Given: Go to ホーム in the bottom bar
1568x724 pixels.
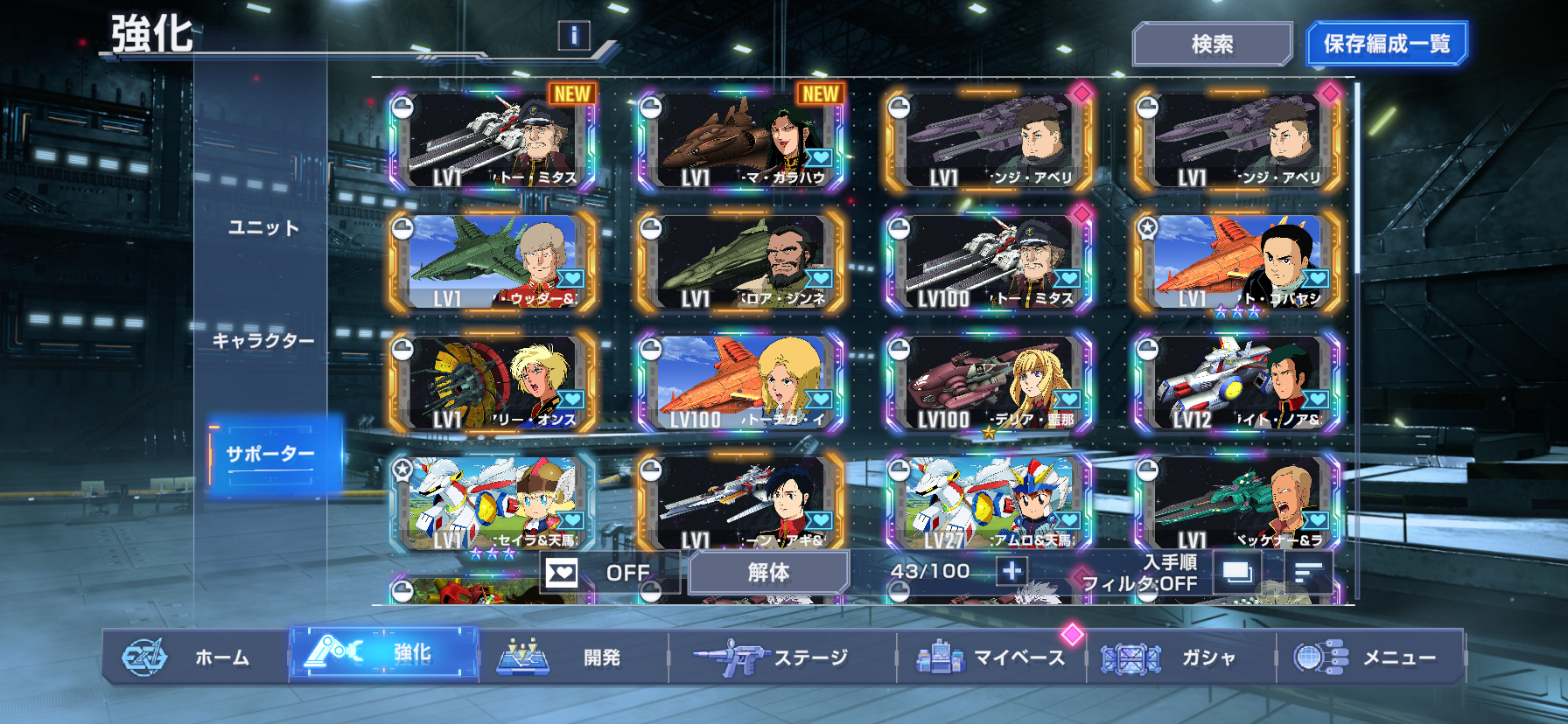Looking at the screenshot, I should (x=197, y=657).
